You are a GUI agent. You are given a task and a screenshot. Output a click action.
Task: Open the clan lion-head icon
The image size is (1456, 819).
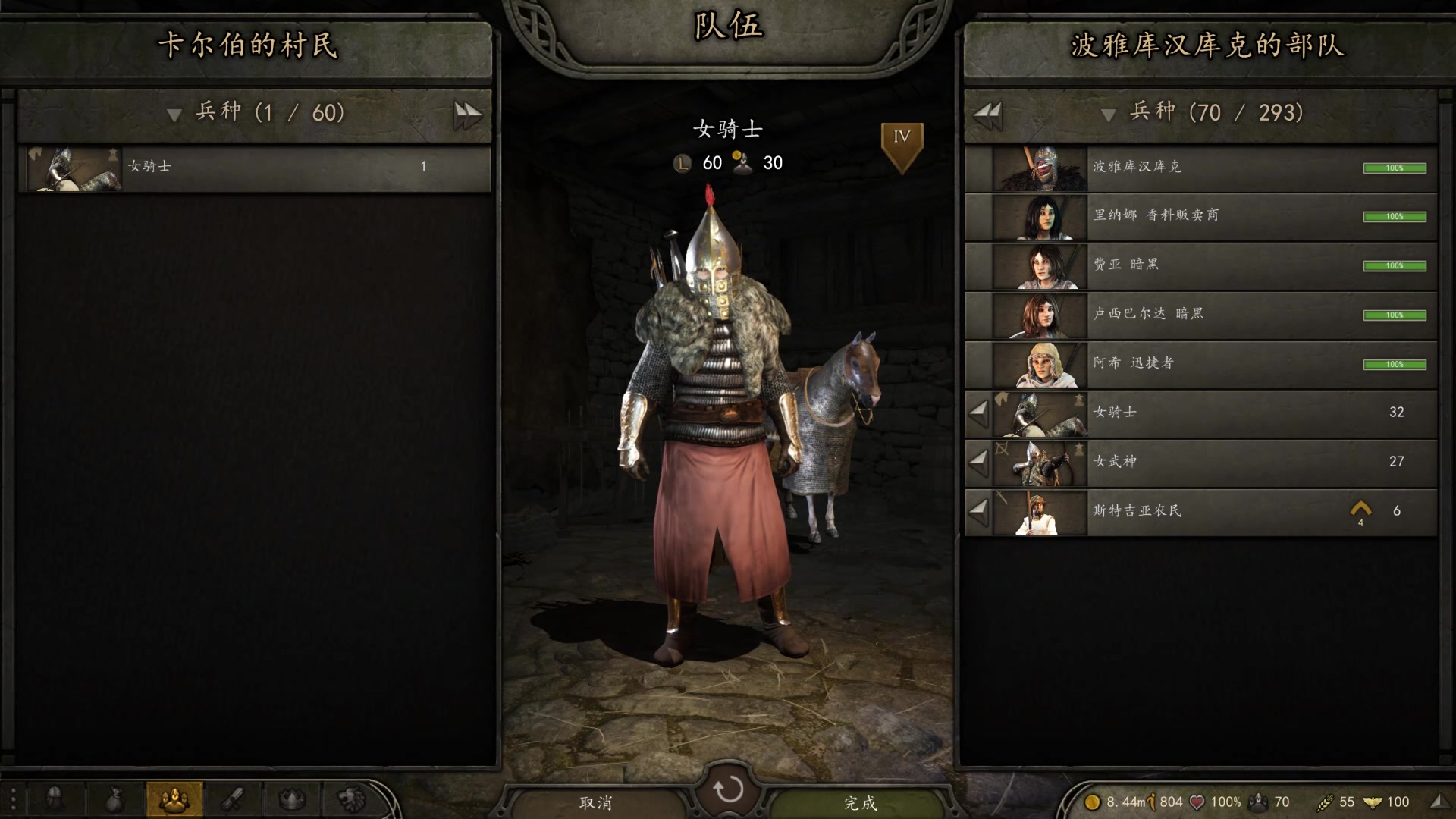[x=351, y=799]
